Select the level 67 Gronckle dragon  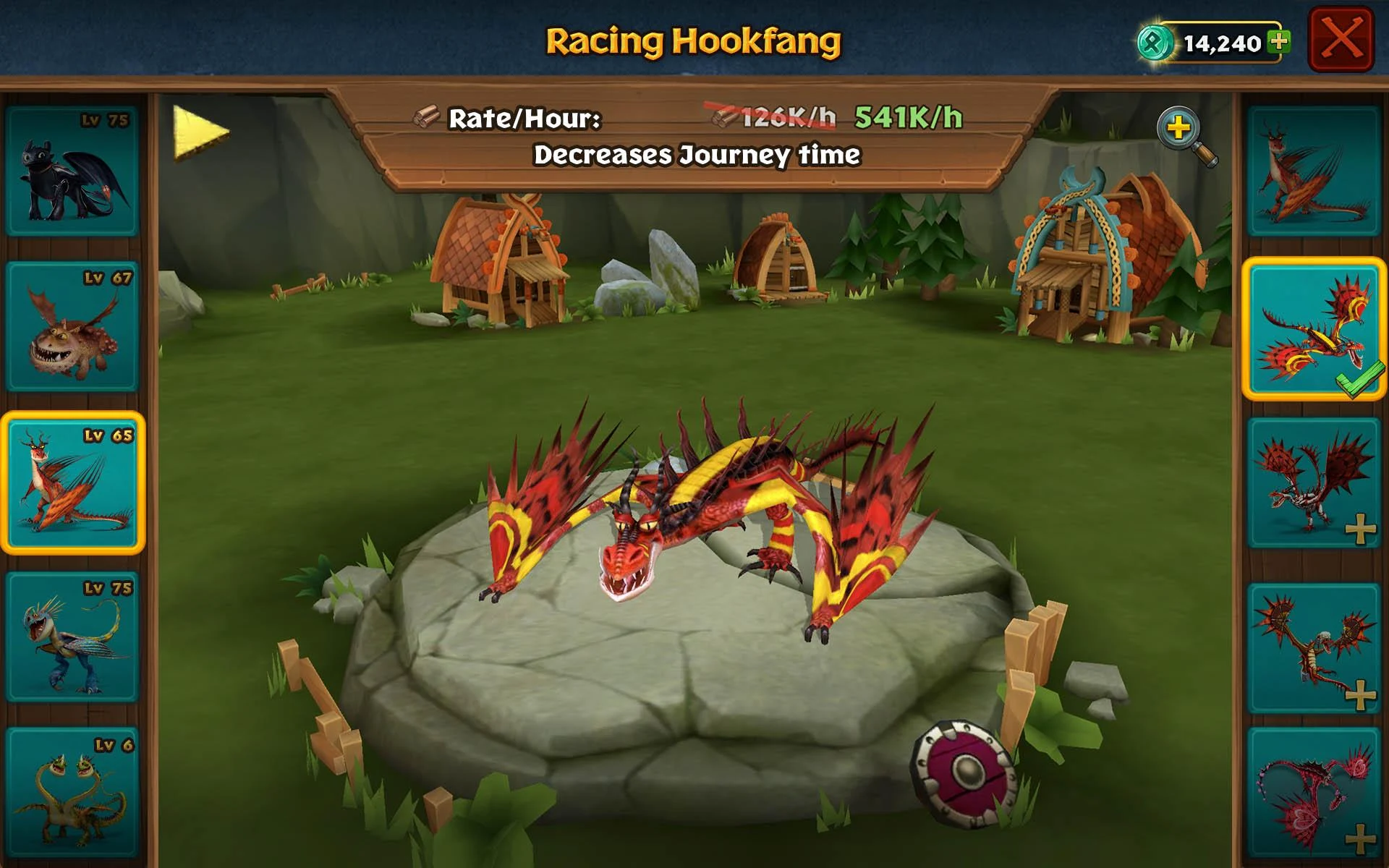pyautogui.click(x=72, y=325)
